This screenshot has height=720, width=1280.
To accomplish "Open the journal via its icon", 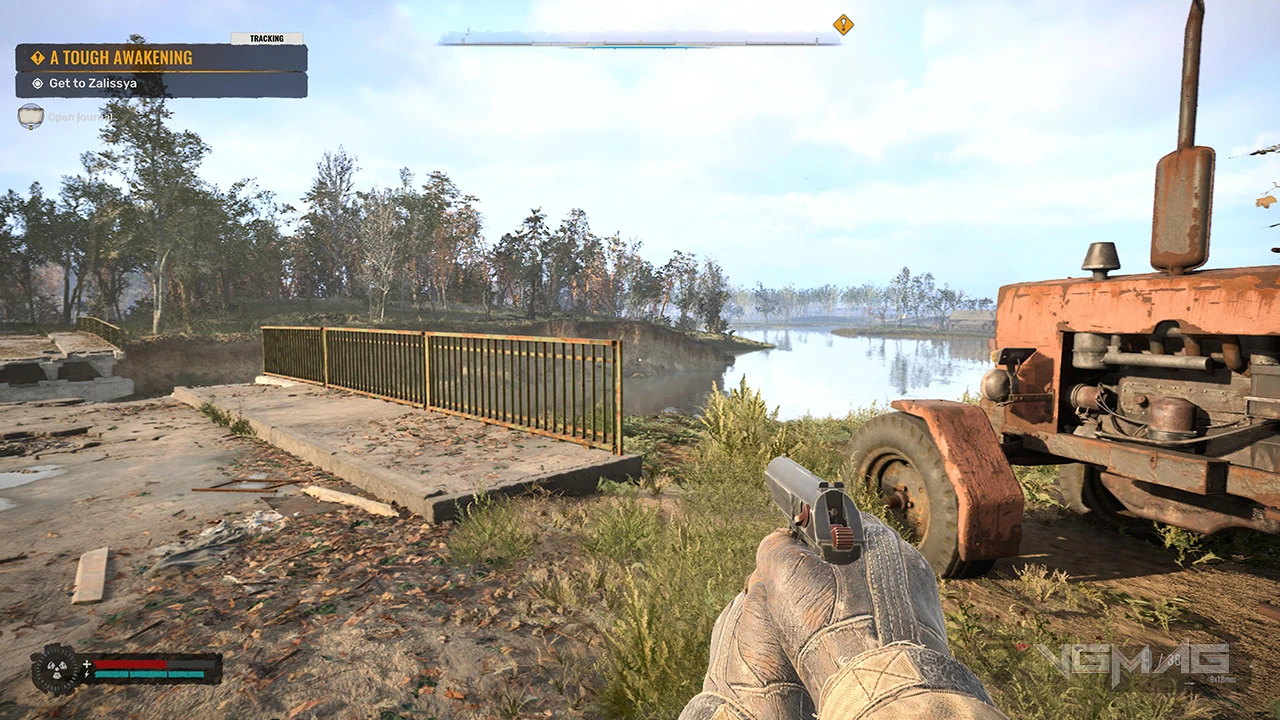I will coord(31,116).
